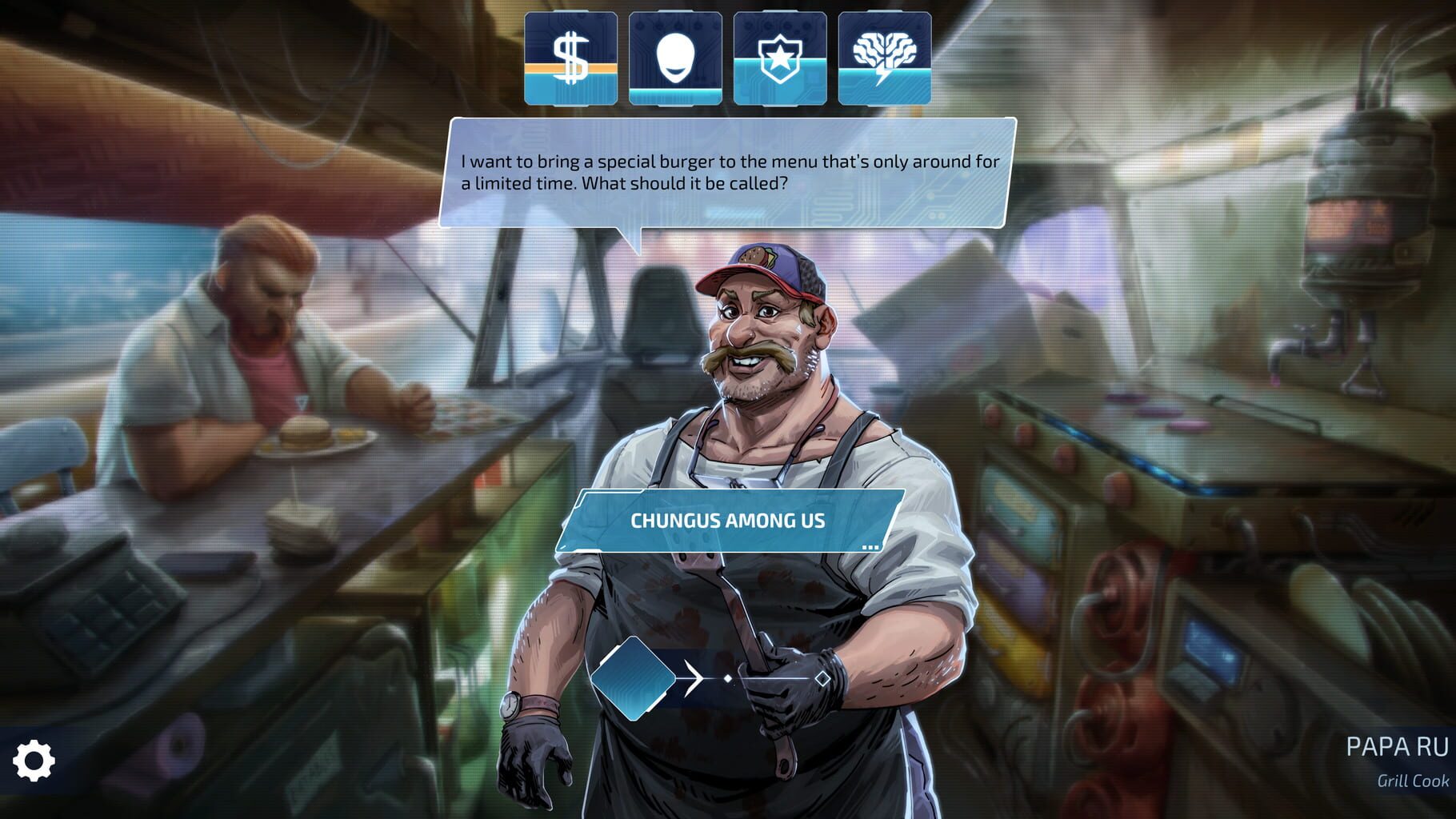The width and height of the screenshot is (1456, 819).
Task: Open the settings gear menu
Action: click(x=34, y=760)
